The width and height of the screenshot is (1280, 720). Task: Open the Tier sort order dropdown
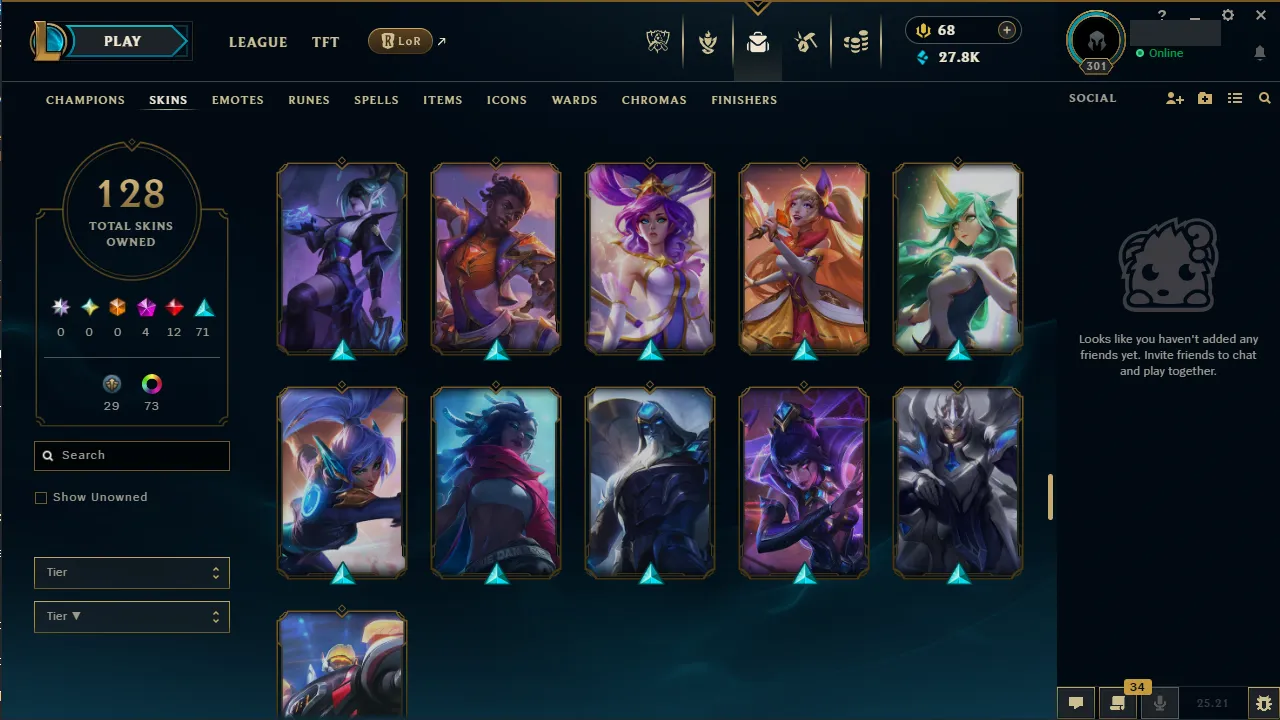131,616
